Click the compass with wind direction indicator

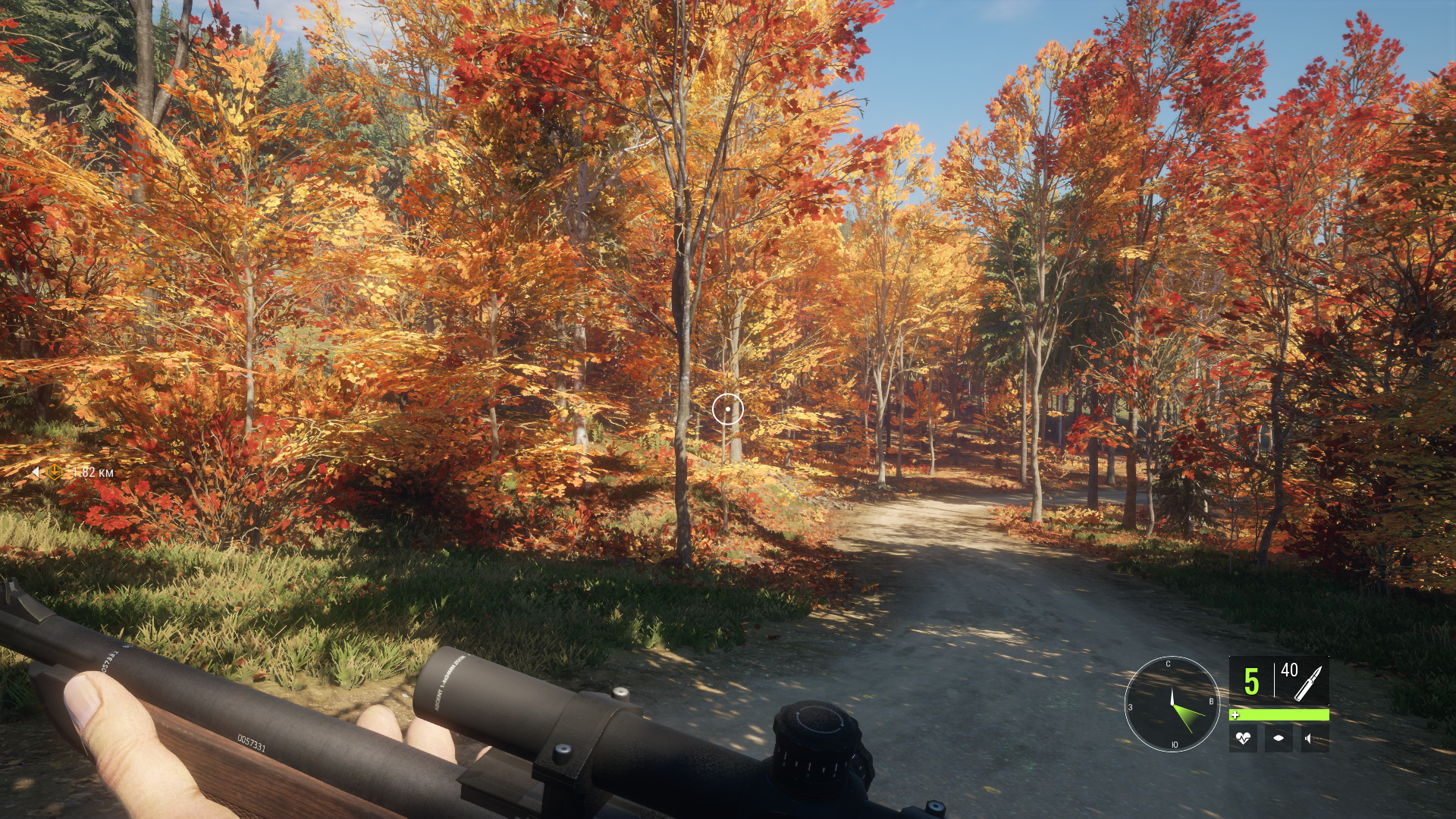1172,704
